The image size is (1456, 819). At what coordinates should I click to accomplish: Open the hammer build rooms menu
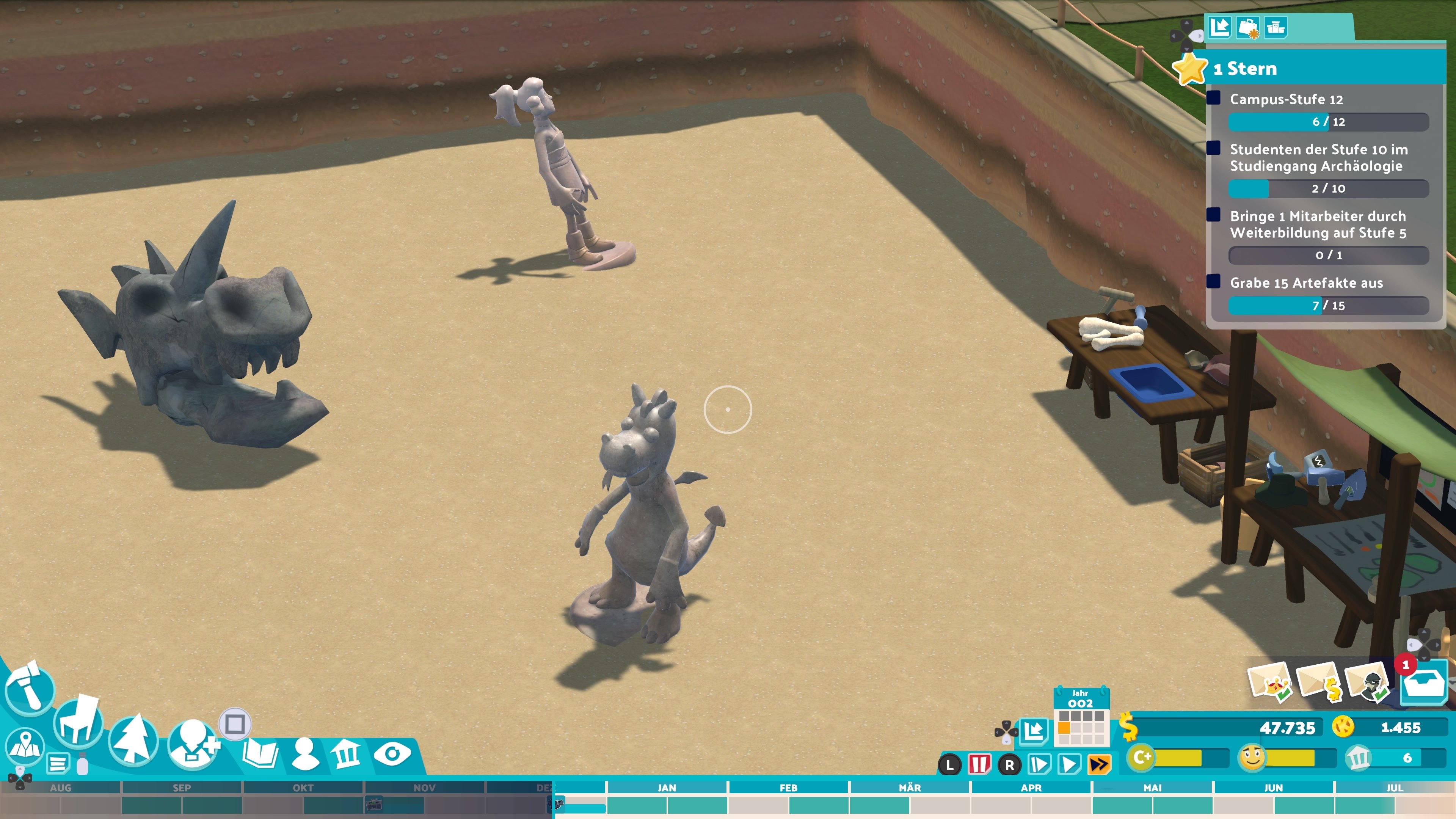pyautogui.click(x=30, y=688)
